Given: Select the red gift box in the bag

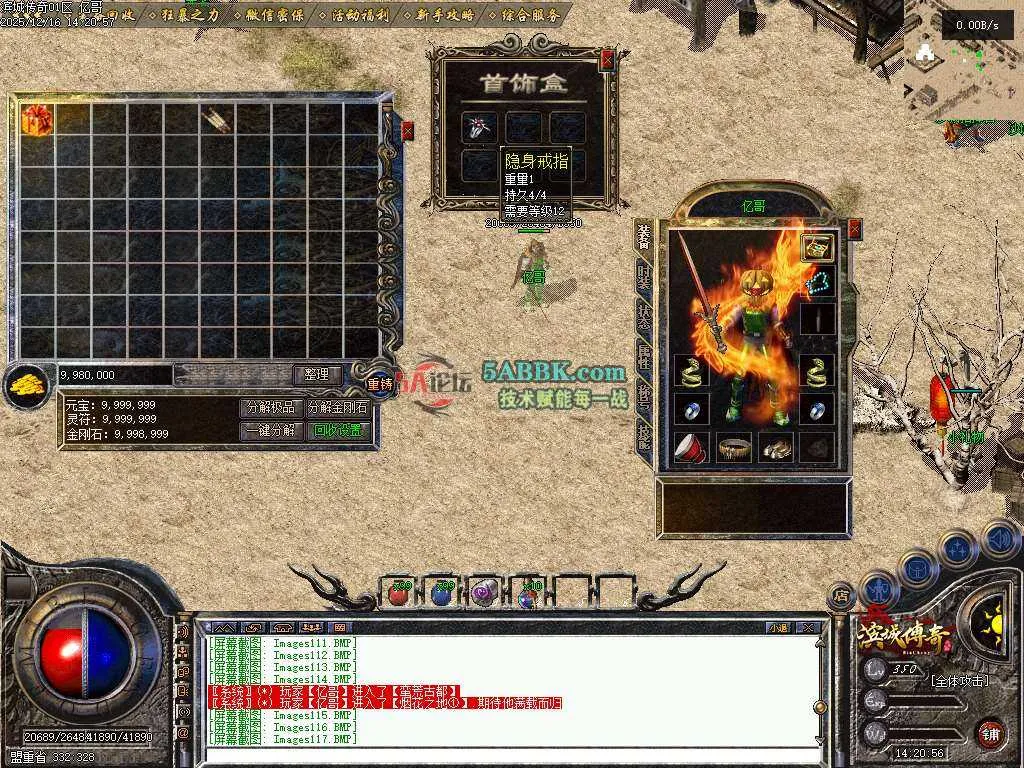Looking at the screenshot, I should (x=37, y=119).
